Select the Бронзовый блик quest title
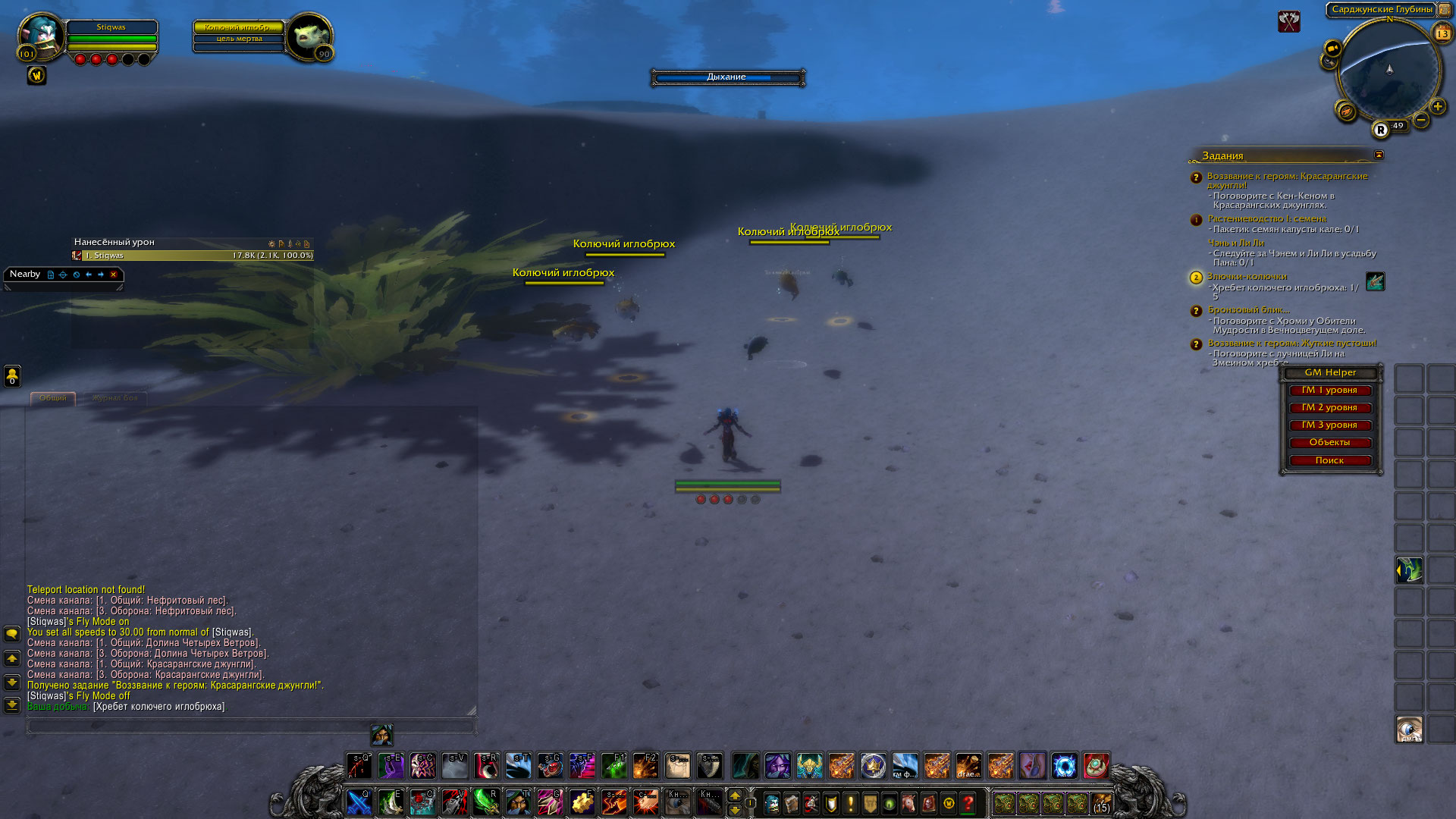The width and height of the screenshot is (1456, 819). (x=1248, y=309)
